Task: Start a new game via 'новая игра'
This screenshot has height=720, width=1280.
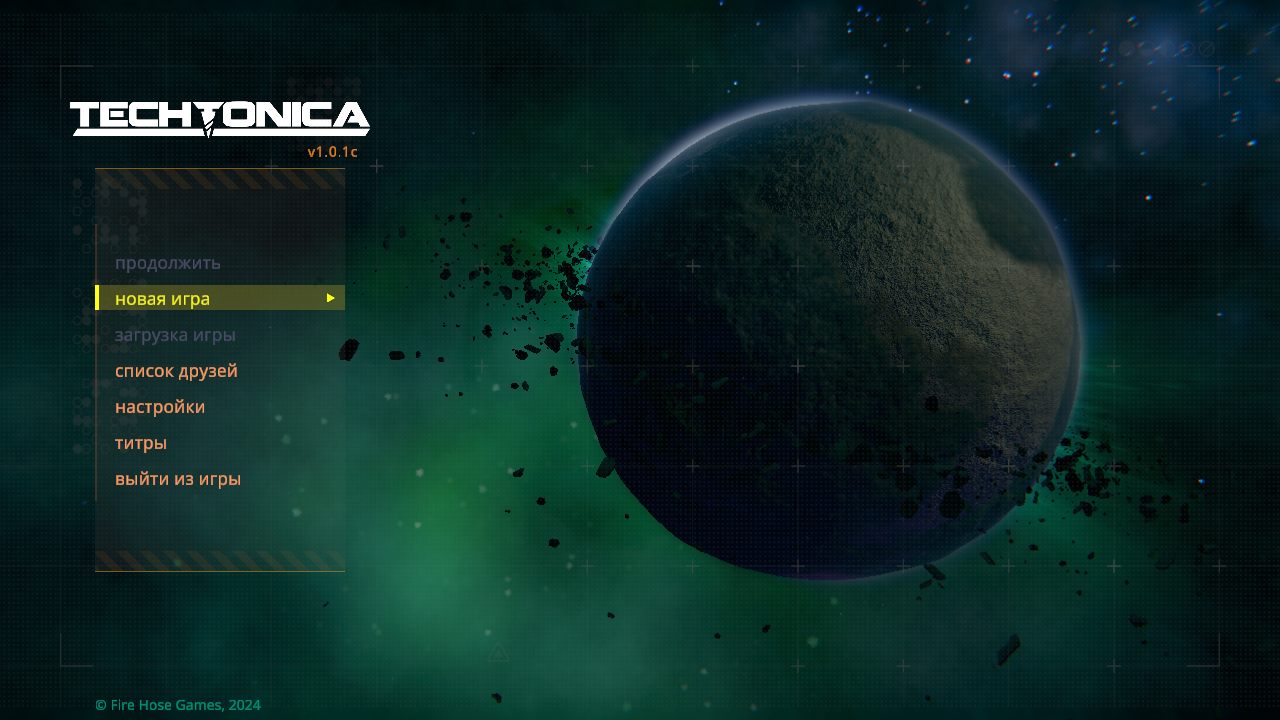Action: point(162,298)
